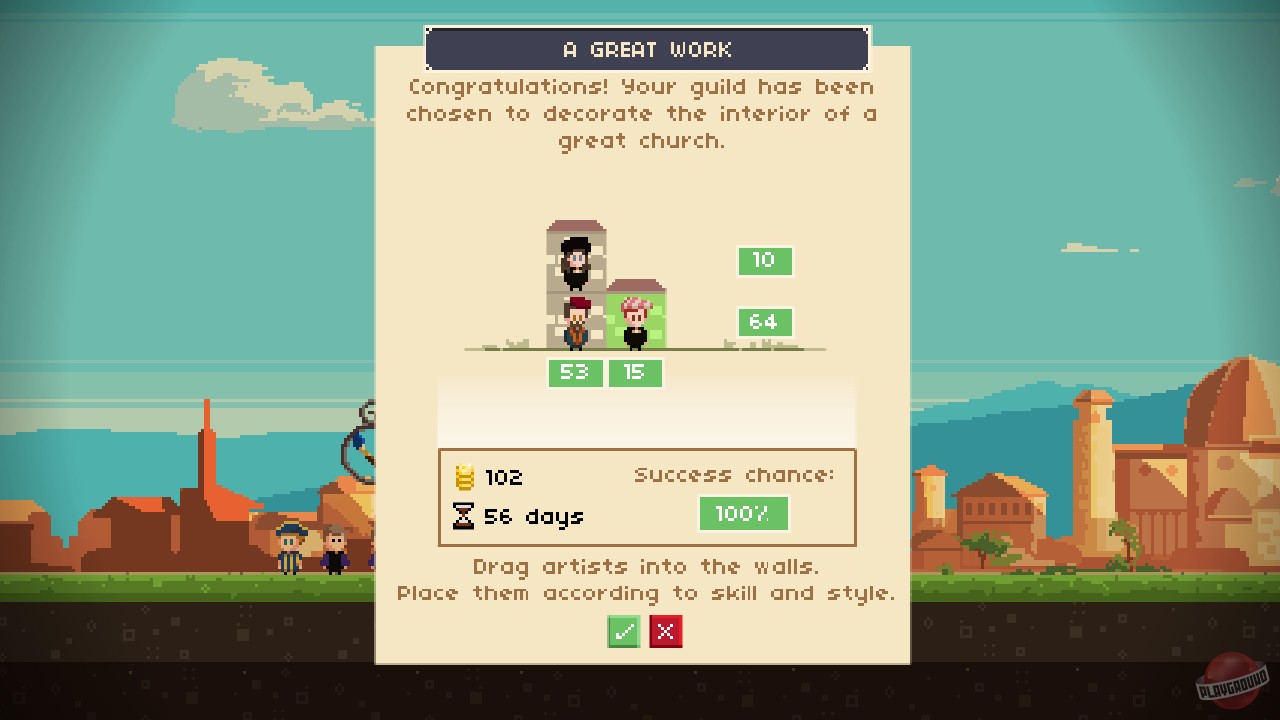1280x720 pixels.
Task: Click the 100% success chance indicator
Action: (x=743, y=513)
